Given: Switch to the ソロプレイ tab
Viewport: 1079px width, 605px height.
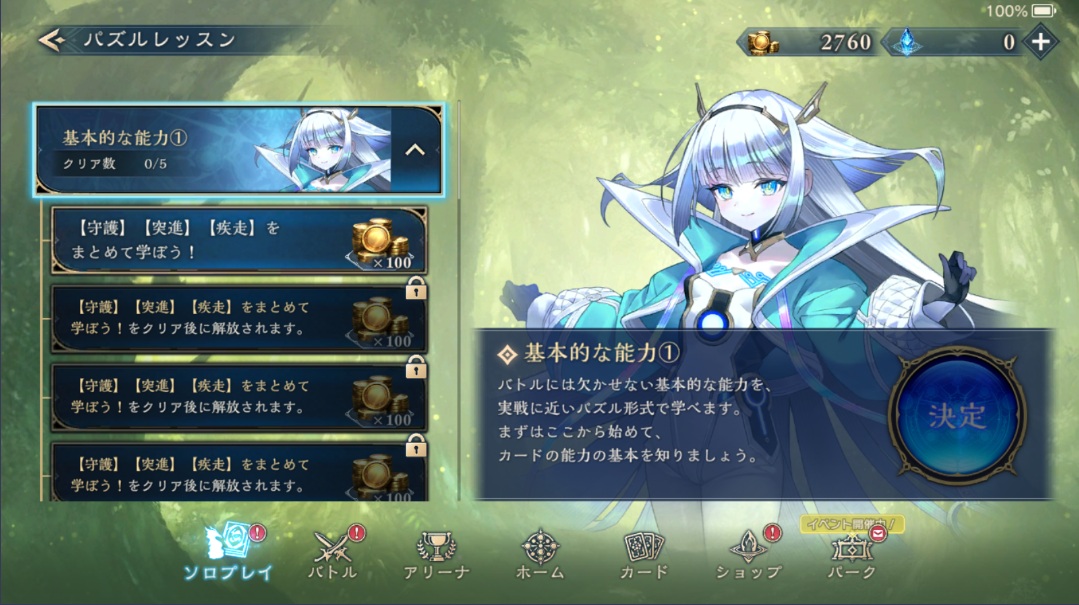Looking at the screenshot, I should (230, 553).
